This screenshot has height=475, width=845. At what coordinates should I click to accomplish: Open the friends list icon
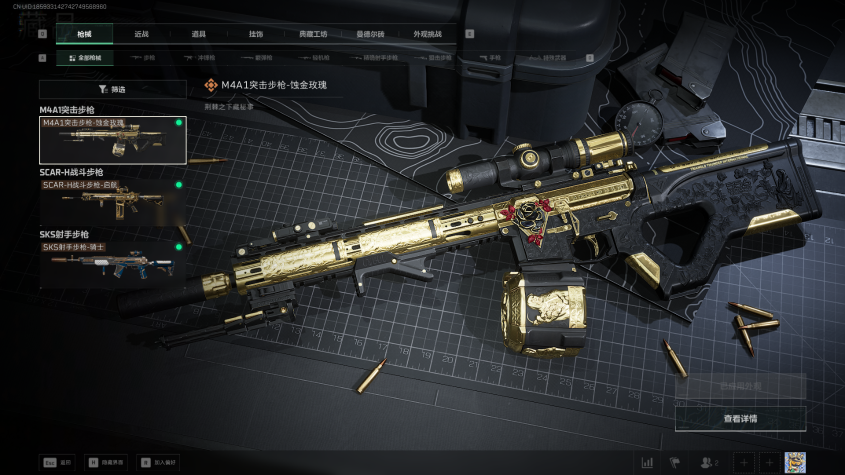pyautogui.click(x=709, y=462)
